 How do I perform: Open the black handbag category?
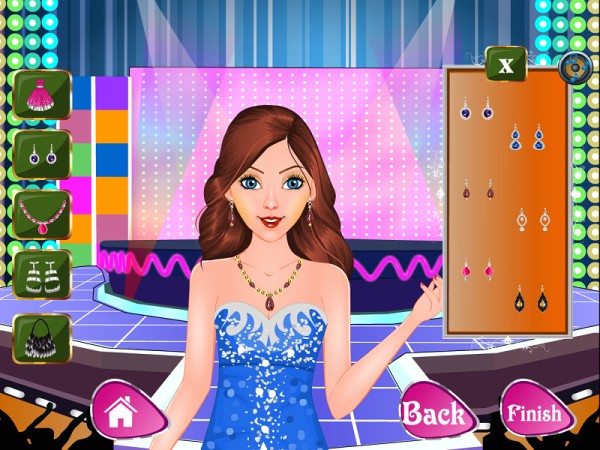(x=42, y=338)
